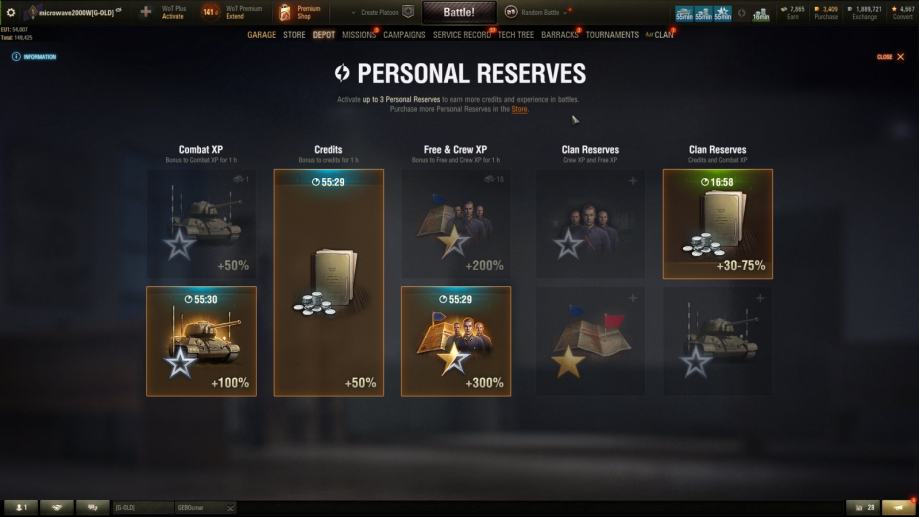Select the active +100% Combat XP reserve

tap(201, 341)
